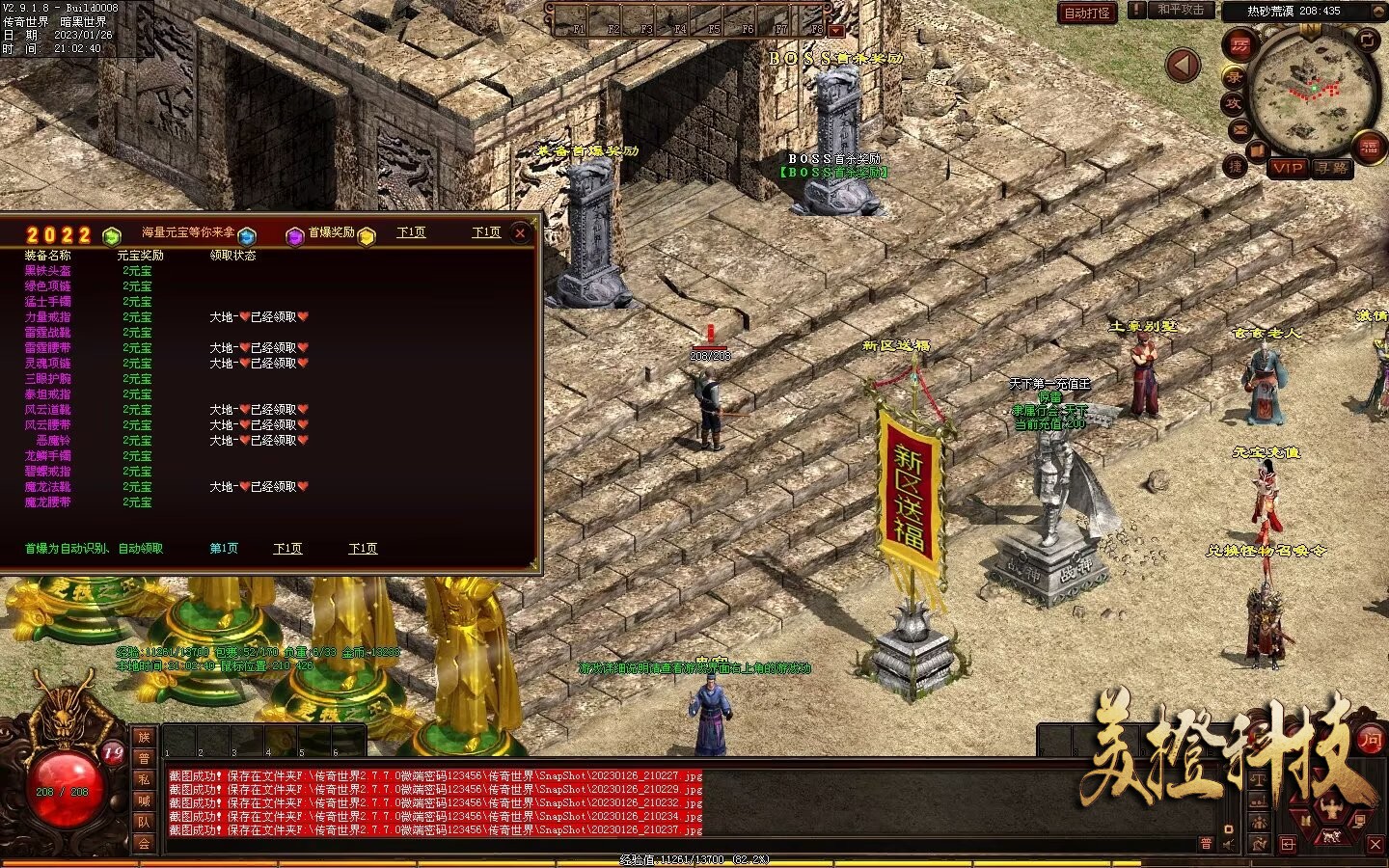
Task: Close the 2022 first-drop rewards panel
Action: [520, 232]
